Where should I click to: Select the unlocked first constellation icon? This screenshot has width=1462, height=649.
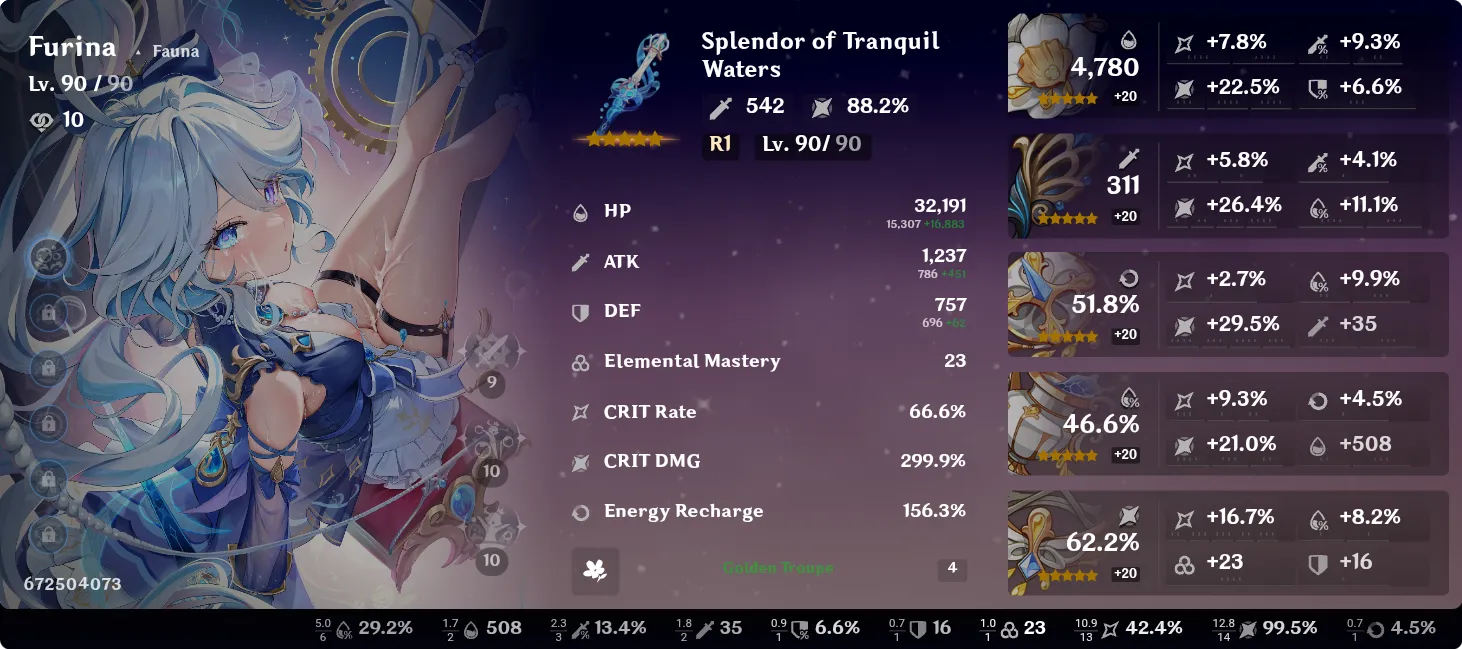pyautogui.click(x=47, y=258)
